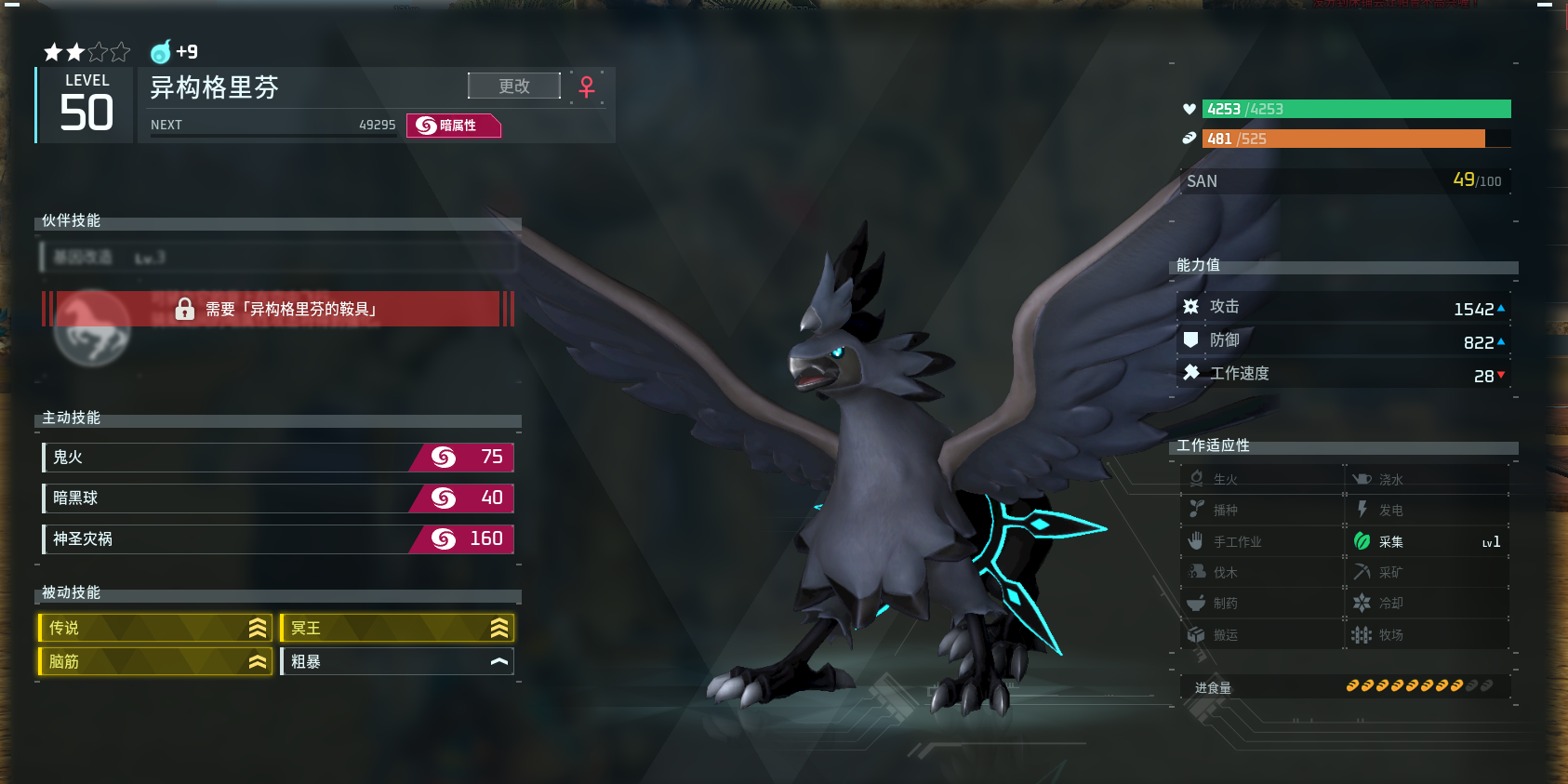Inspect the 粗暴 passive skill
Screen dimensions: 1568x784
397,661
